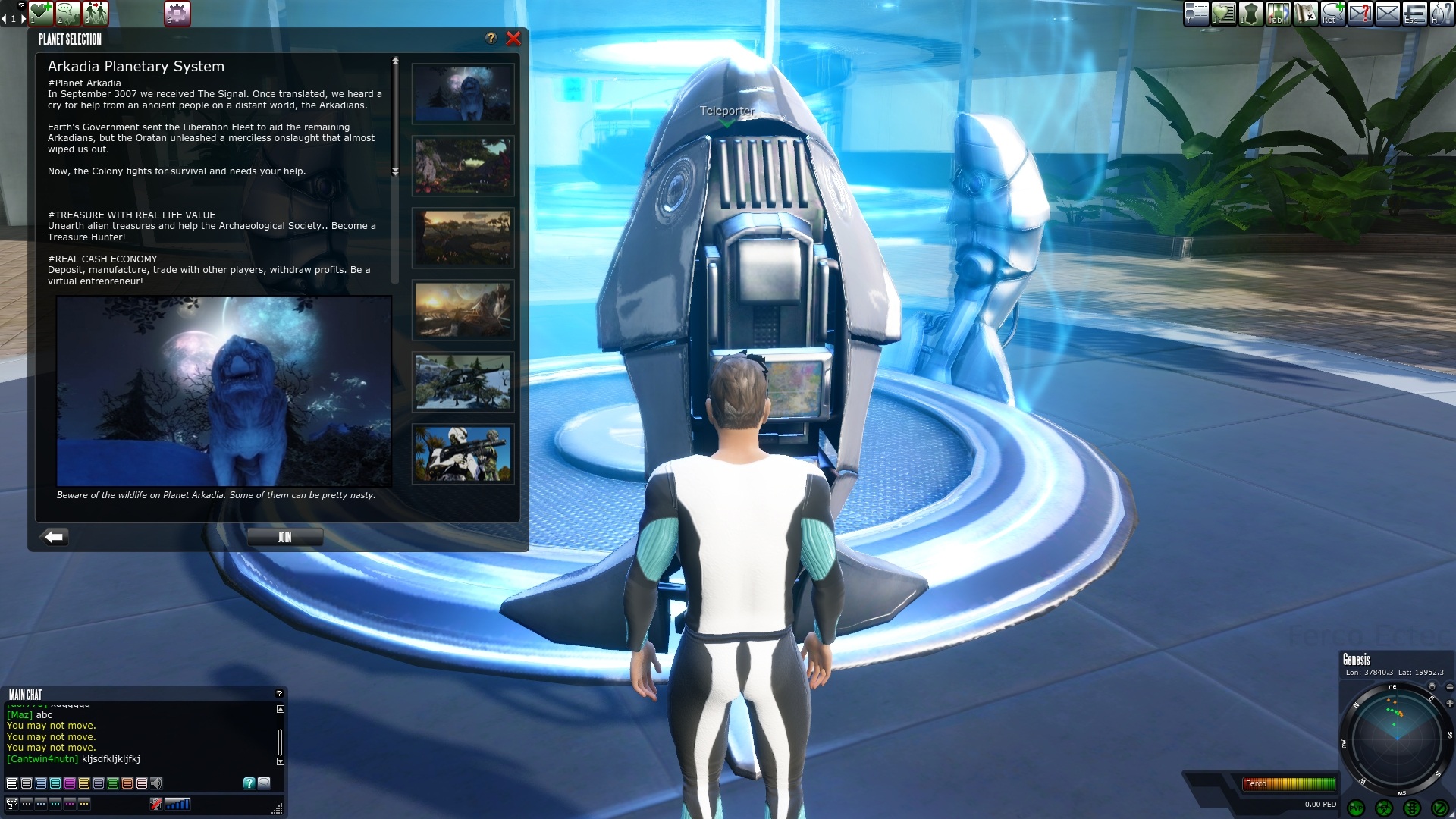1456x819 pixels.
Task: Open the mouse help icon
Action: 1441,14
